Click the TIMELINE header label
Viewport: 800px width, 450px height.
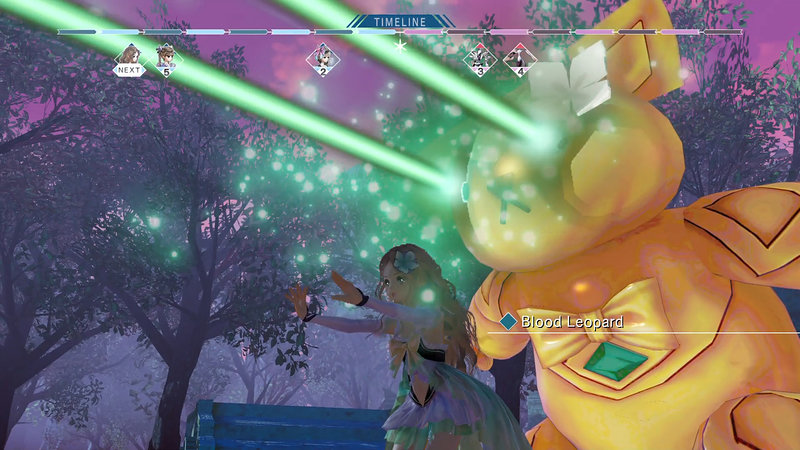pyautogui.click(x=400, y=21)
